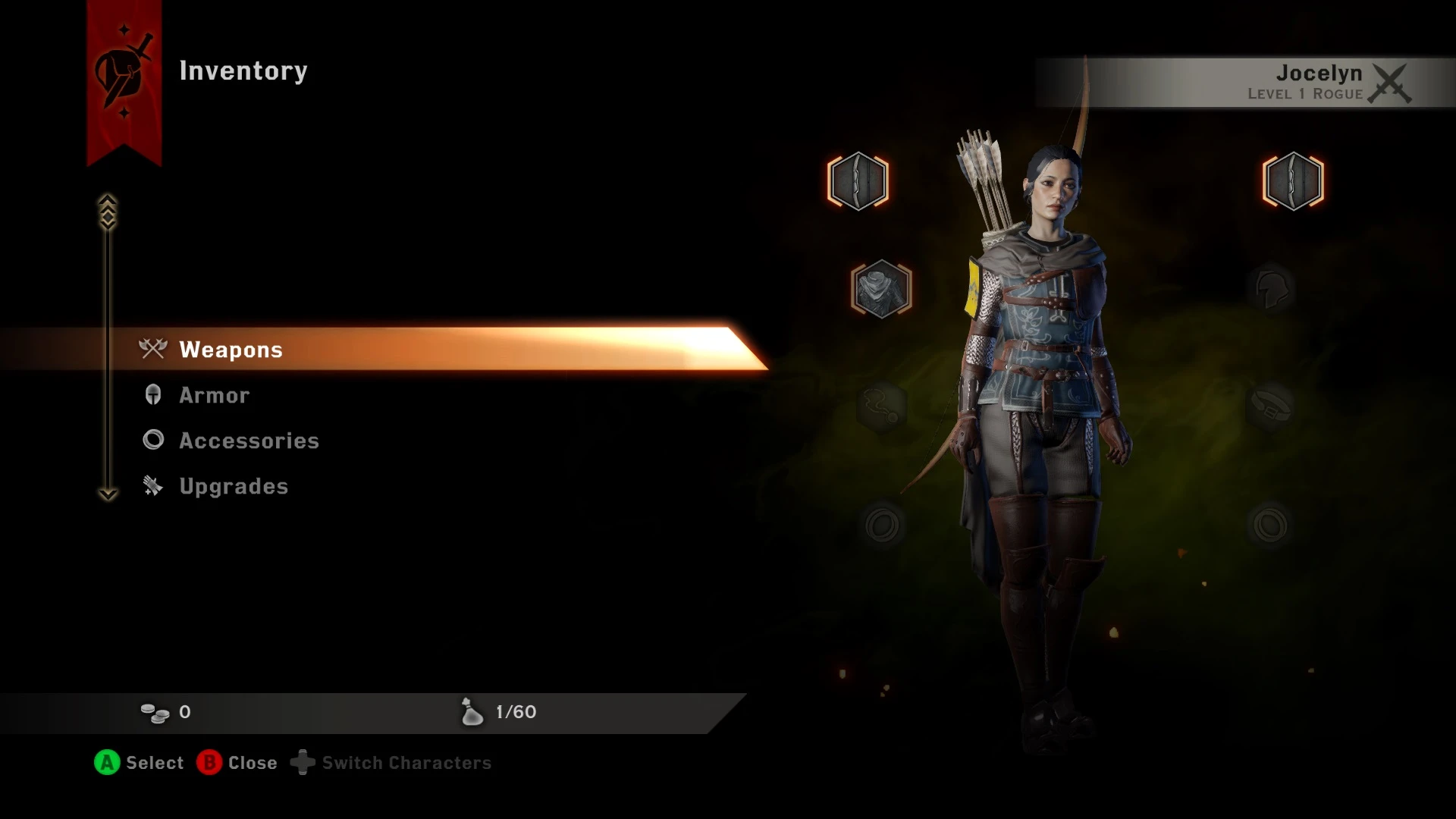Click the Switch Characters prompt
Viewport: 1456px width, 819px height.
tap(406, 763)
